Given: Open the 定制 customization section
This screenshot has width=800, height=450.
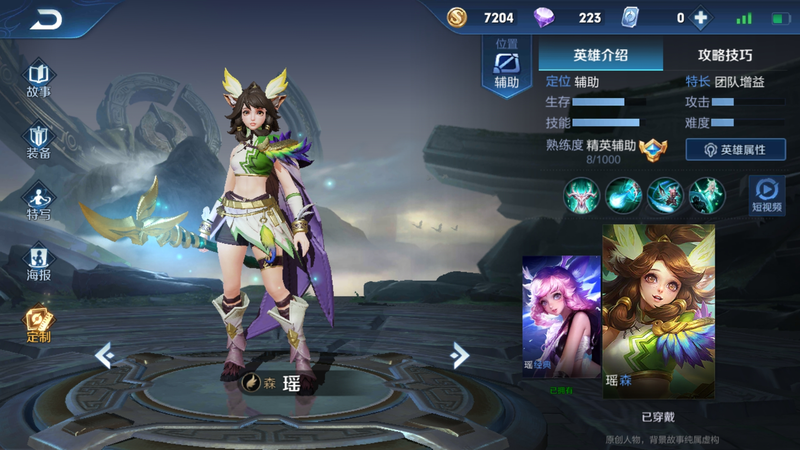Looking at the screenshot, I should pos(38,325).
